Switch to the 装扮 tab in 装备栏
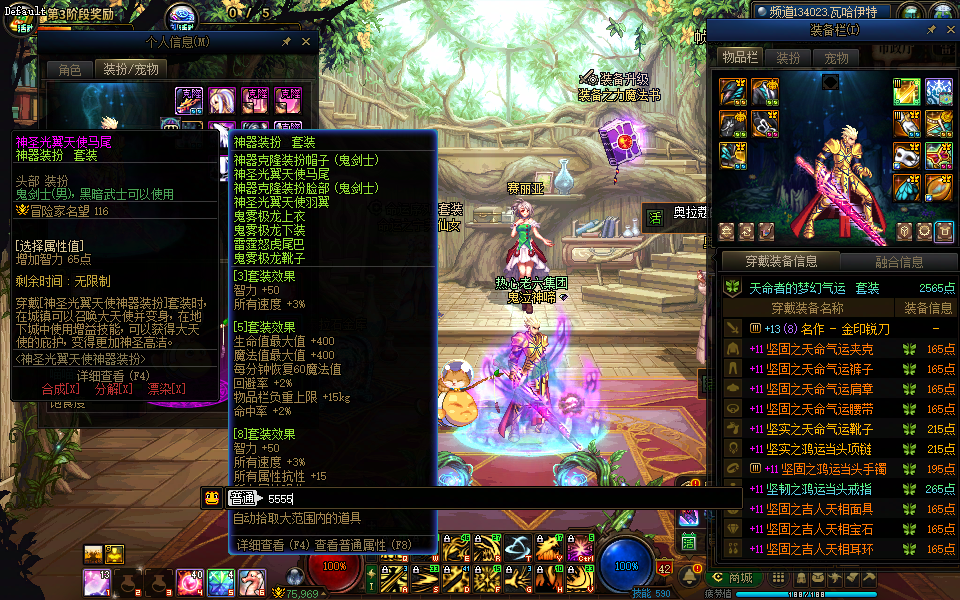960x600 pixels. [x=788, y=58]
